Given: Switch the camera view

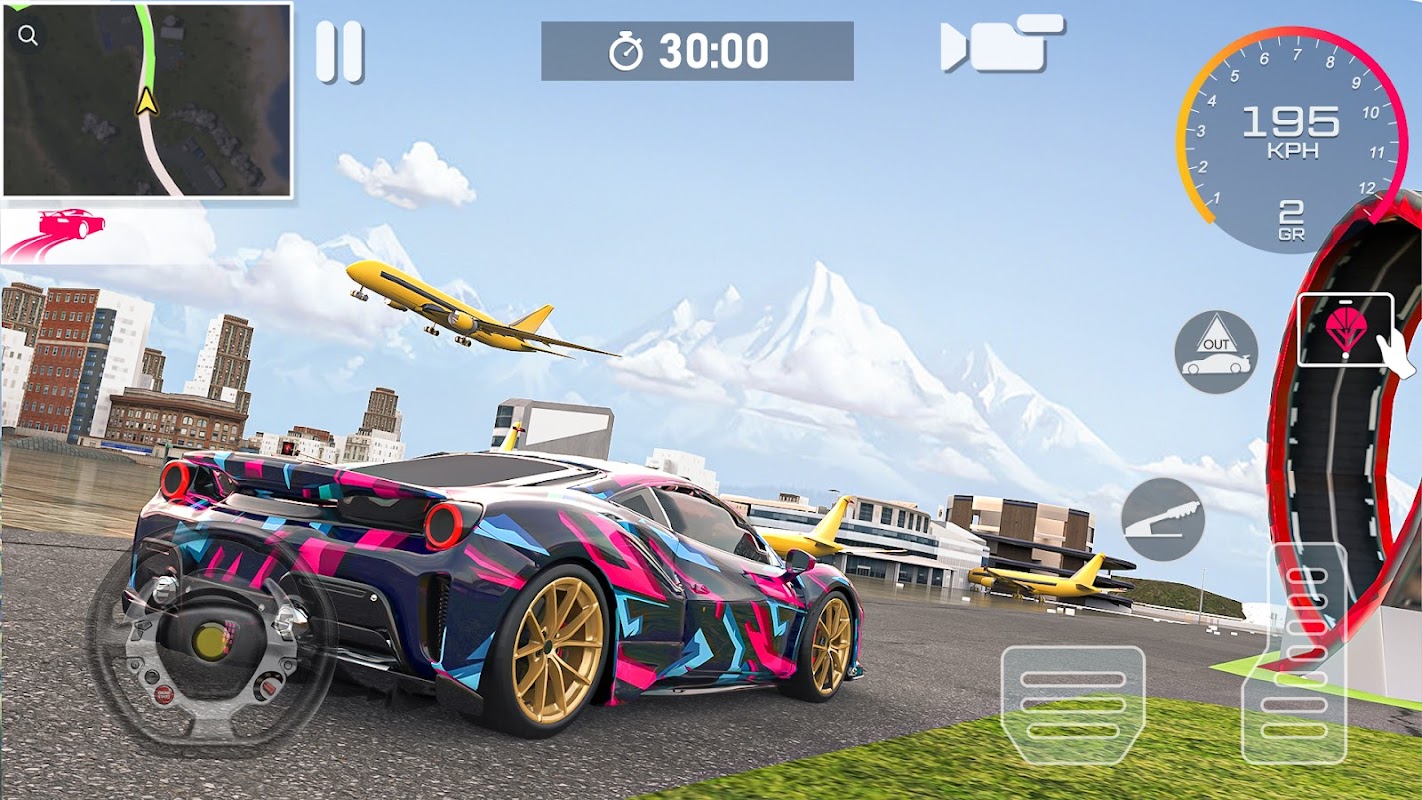Looking at the screenshot, I should point(1002,44).
